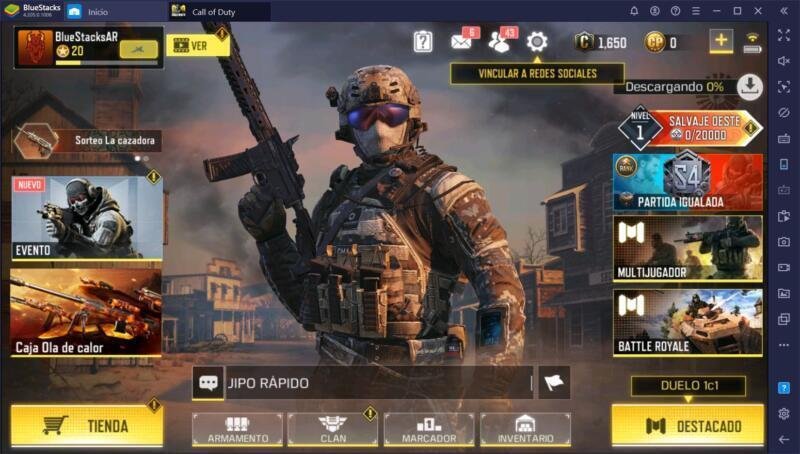The height and width of the screenshot is (454, 800).
Task: Open the Clan menu
Action: 333,429
